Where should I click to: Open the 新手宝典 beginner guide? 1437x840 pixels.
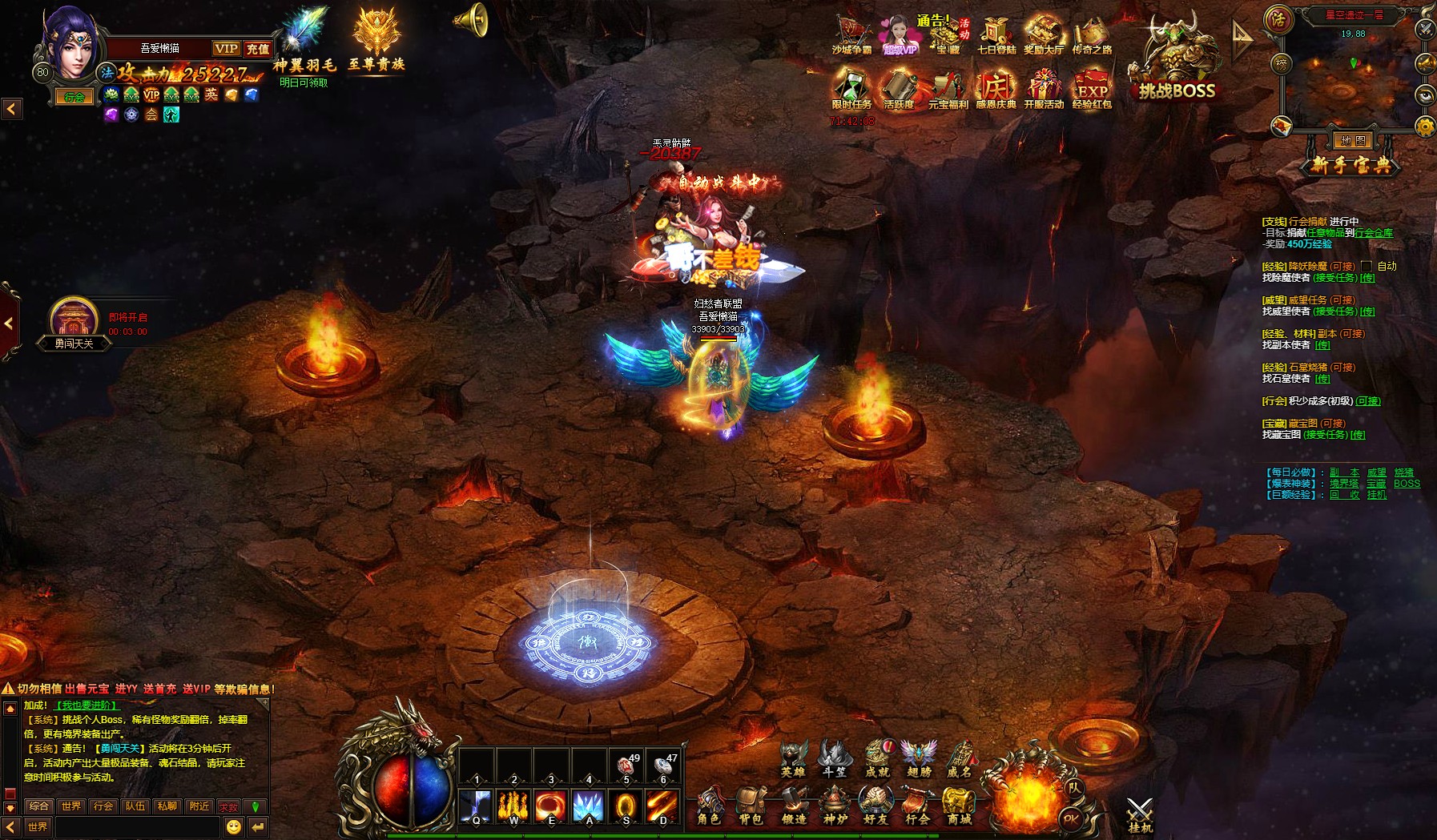click(x=1353, y=165)
